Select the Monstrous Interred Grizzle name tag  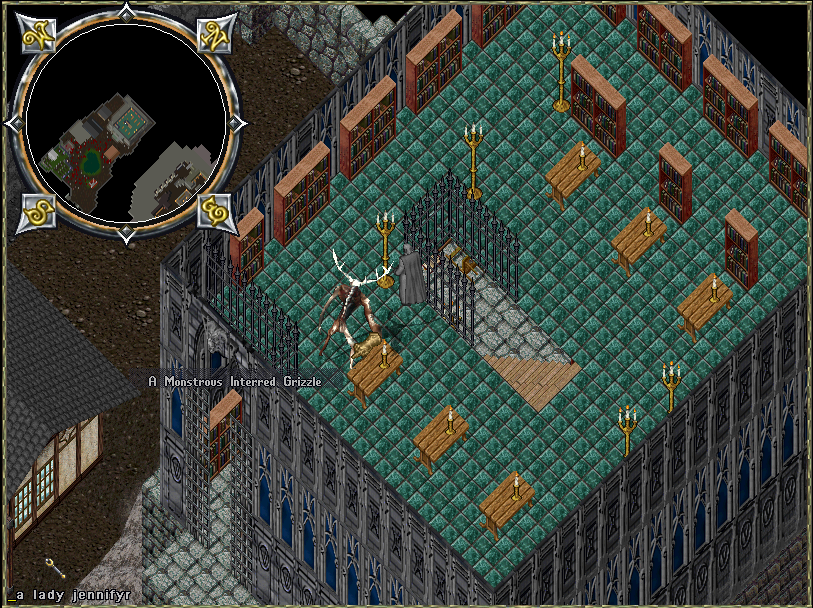[x=237, y=380]
